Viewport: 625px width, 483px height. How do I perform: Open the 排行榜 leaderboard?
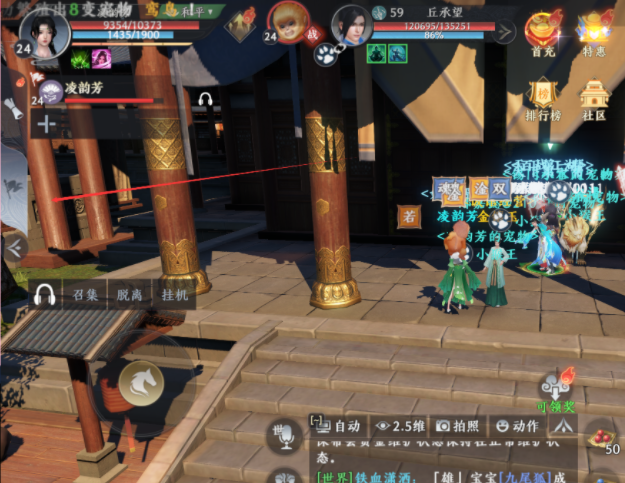tap(543, 101)
